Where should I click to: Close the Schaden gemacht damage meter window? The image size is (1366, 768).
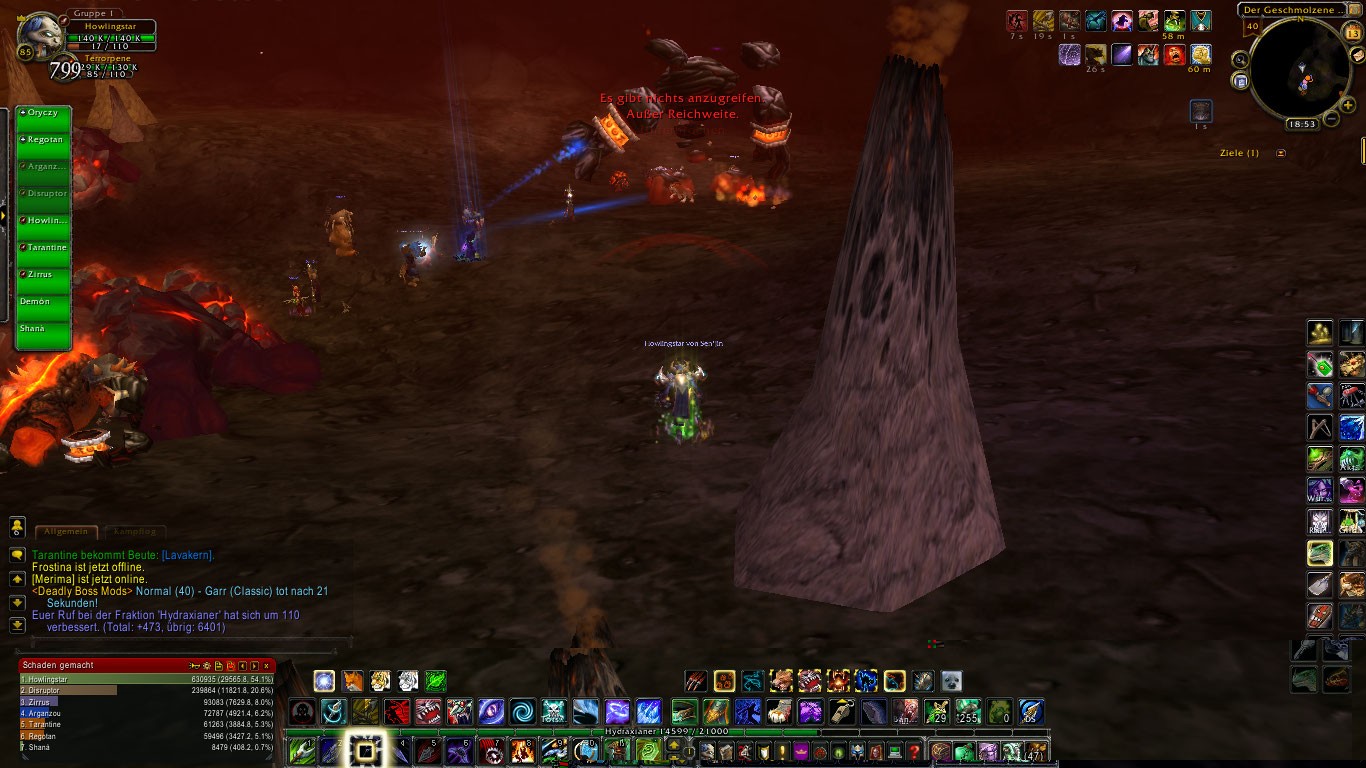(x=267, y=665)
